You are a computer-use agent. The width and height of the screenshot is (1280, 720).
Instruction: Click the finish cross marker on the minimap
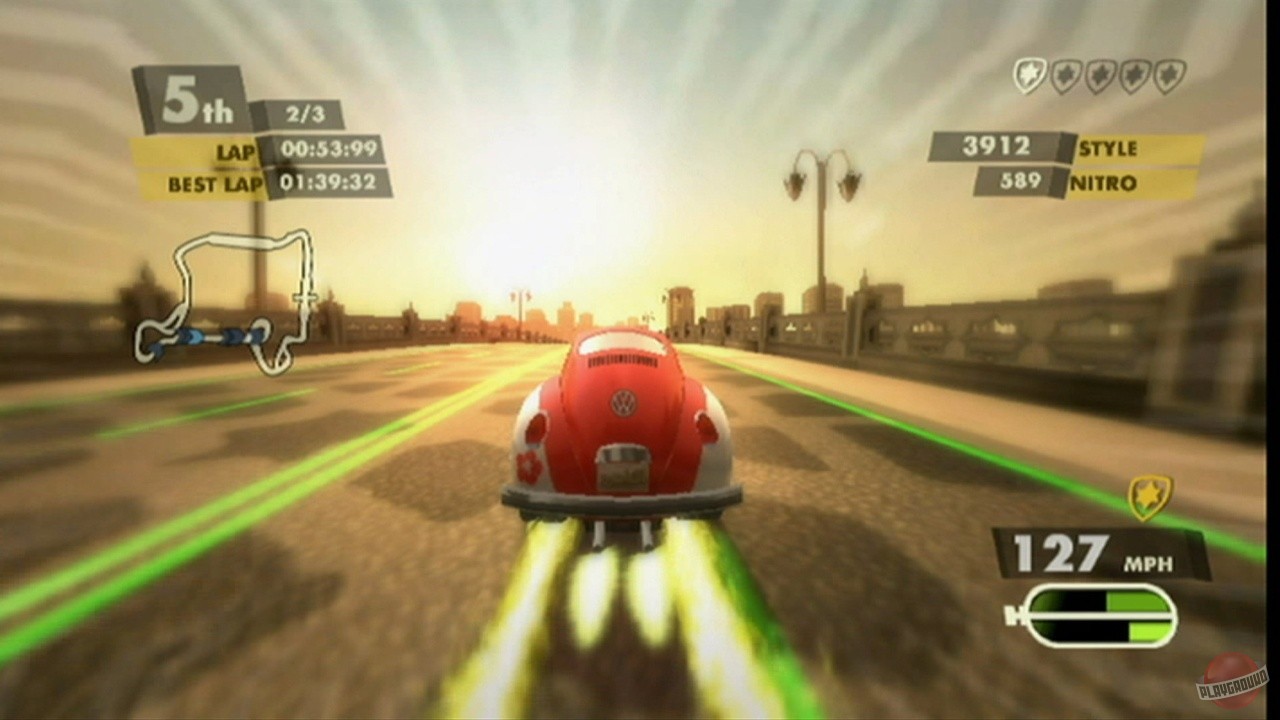305,297
